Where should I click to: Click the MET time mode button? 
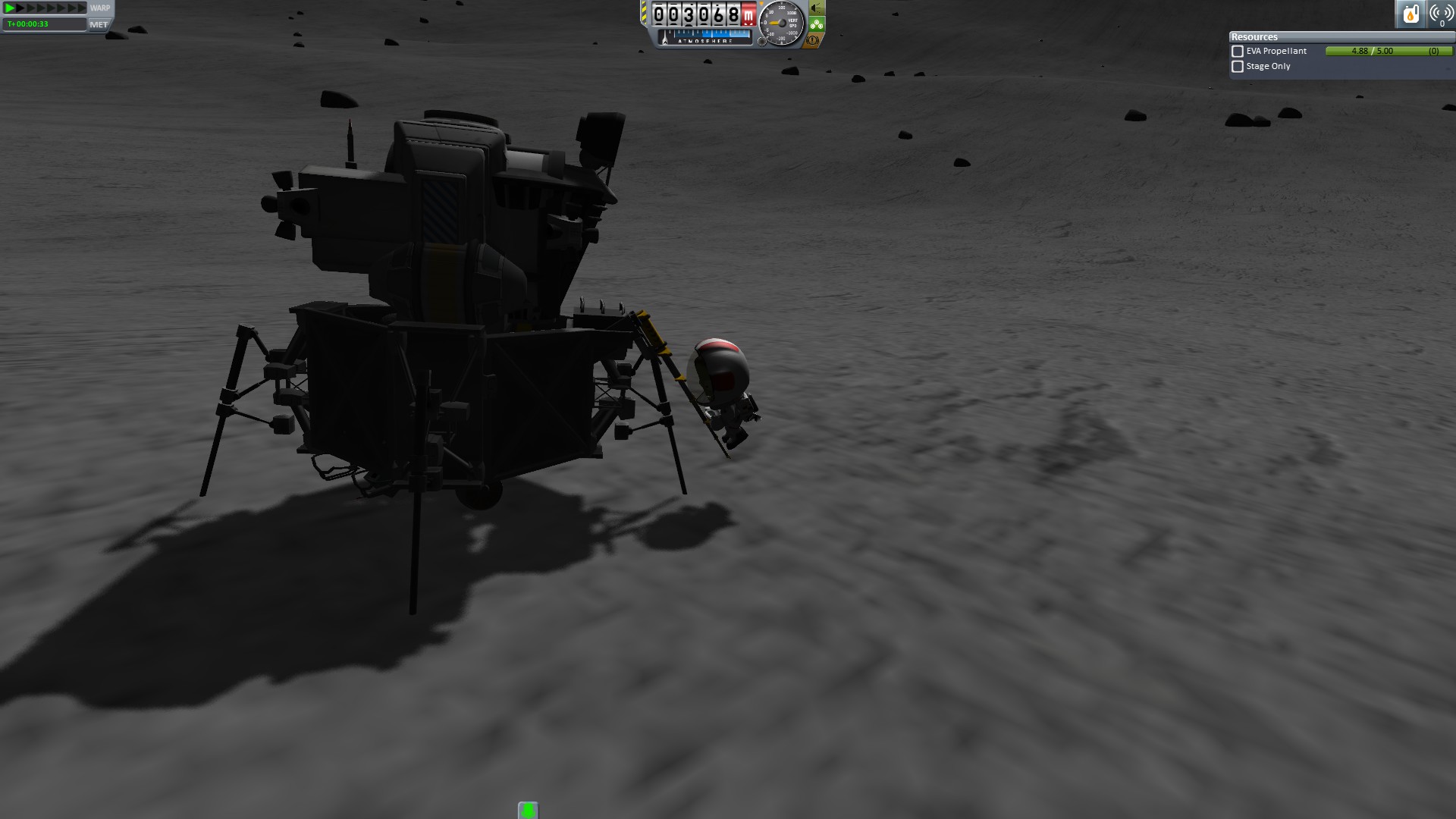99,24
